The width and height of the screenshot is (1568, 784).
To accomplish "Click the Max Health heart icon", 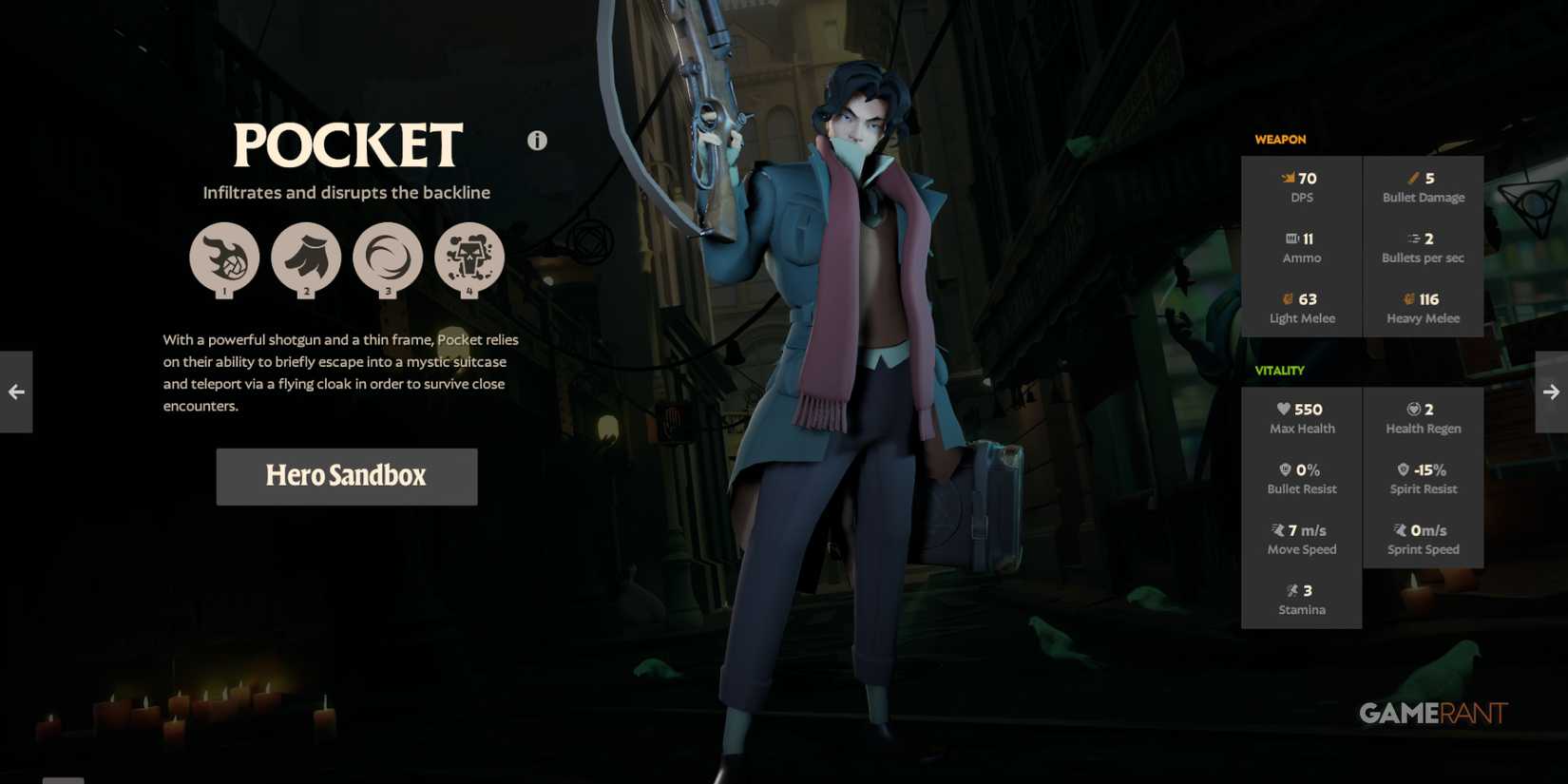I will [1283, 409].
